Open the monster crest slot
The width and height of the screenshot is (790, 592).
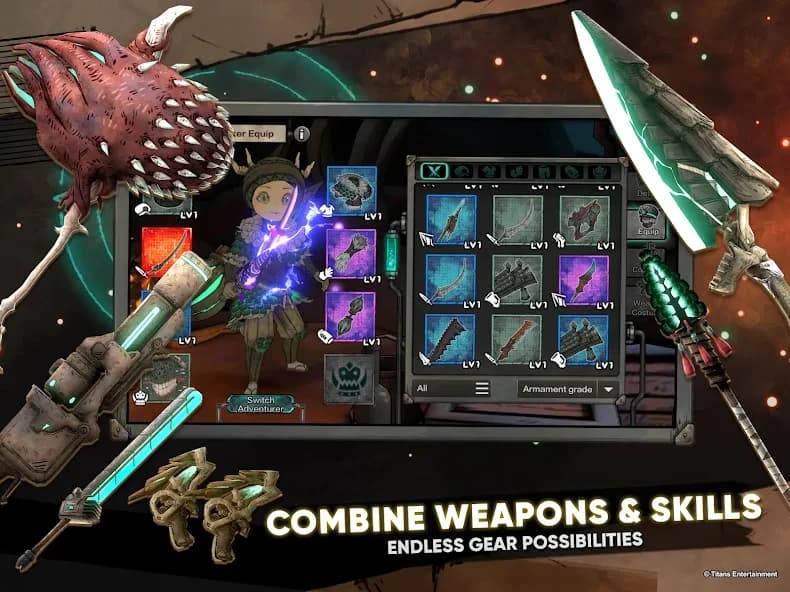click(x=349, y=380)
